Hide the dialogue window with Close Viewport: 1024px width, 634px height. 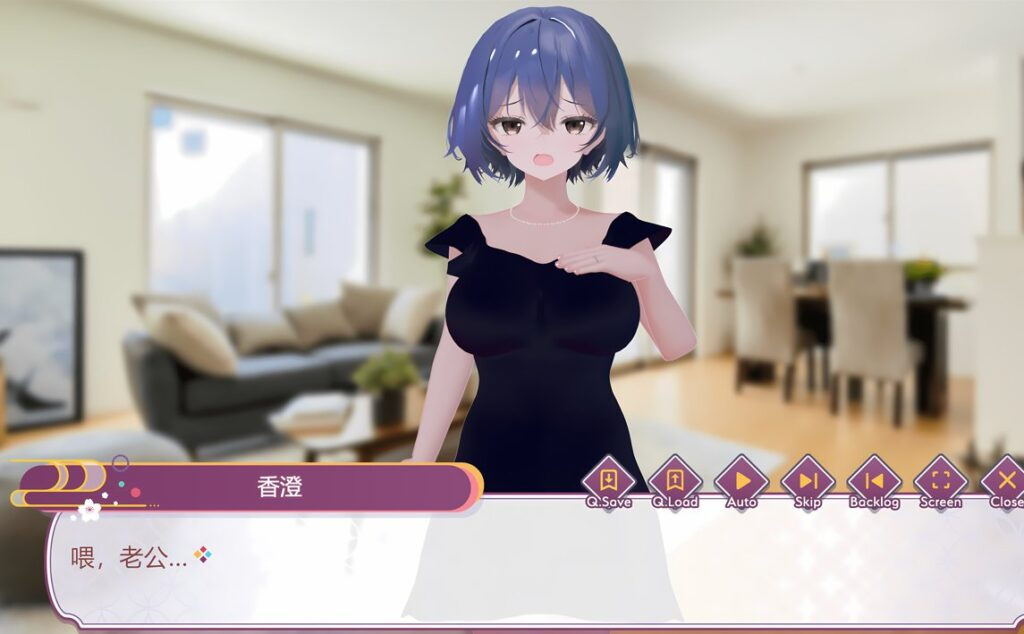pos(1004,481)
